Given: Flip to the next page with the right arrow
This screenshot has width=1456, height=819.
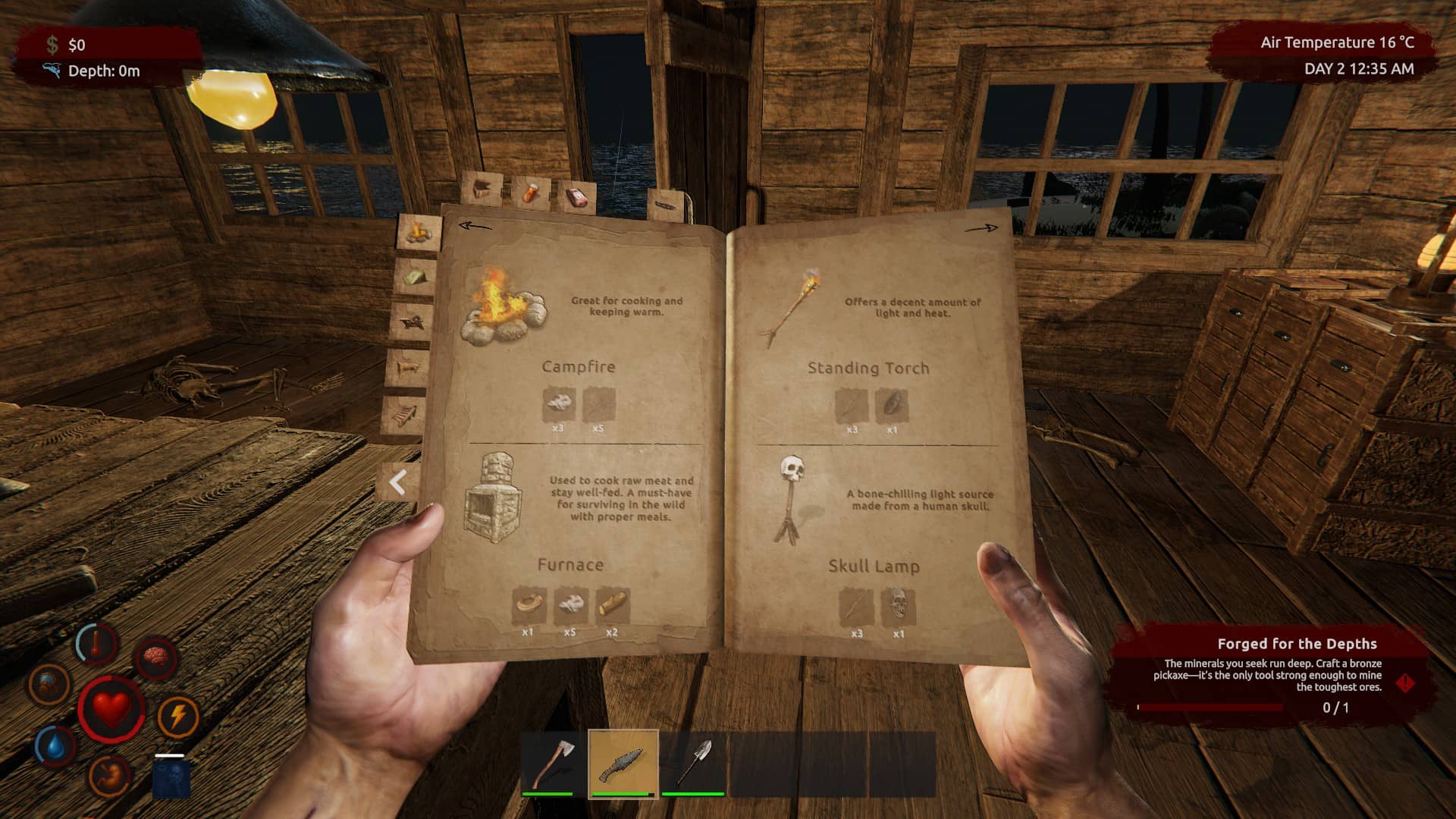Looking at the screenshot, I should 981,227.
